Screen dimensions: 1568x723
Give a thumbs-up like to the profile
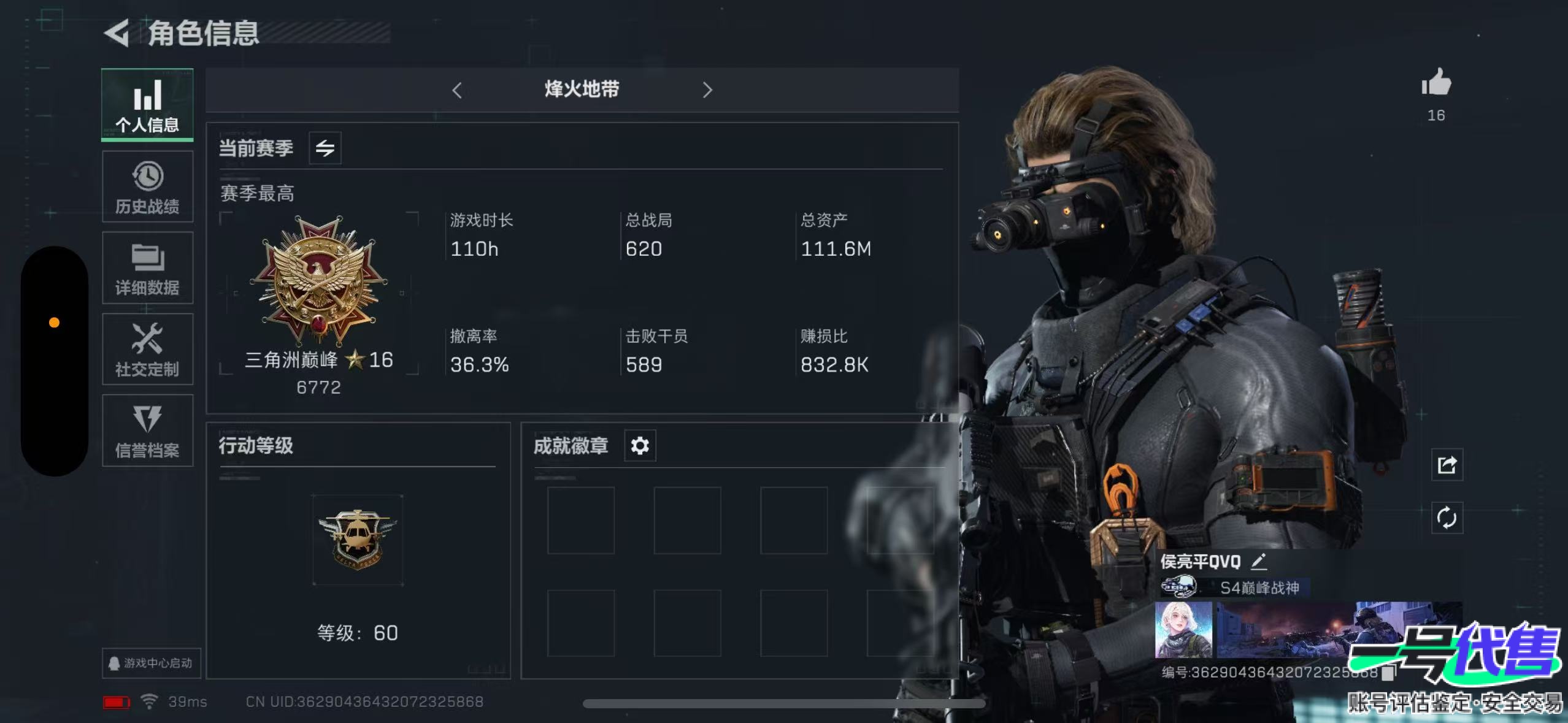coord(1436,83)
